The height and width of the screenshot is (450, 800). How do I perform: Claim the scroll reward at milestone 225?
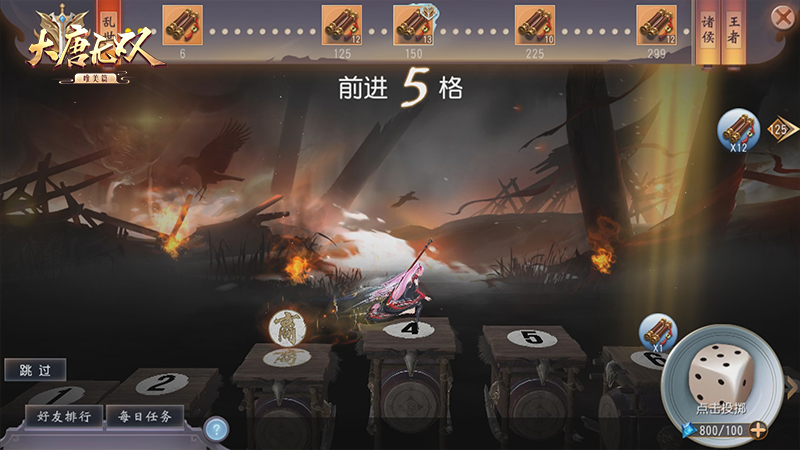click(534, 25)
